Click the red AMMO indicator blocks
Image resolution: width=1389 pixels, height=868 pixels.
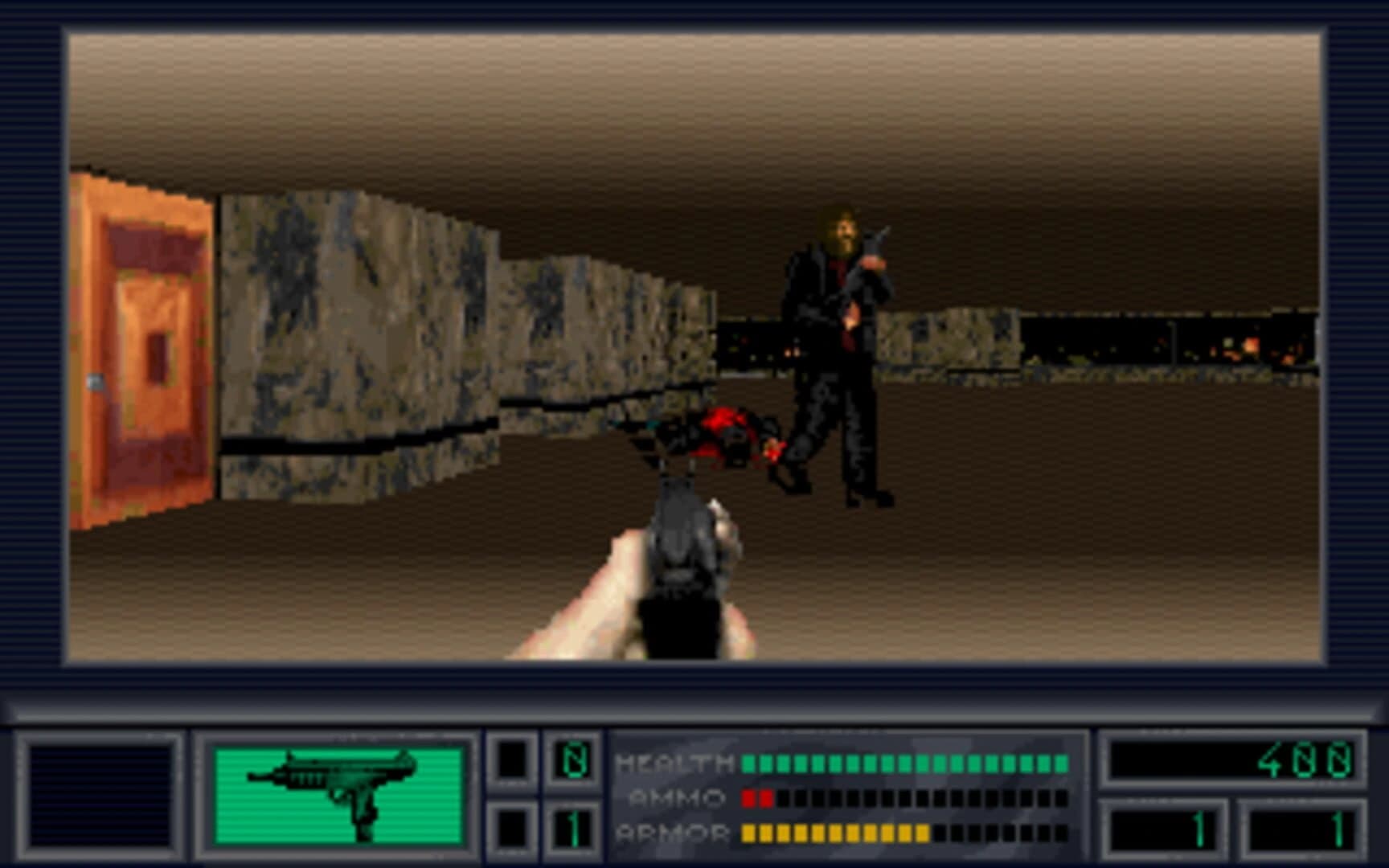(x=756, y=798)
